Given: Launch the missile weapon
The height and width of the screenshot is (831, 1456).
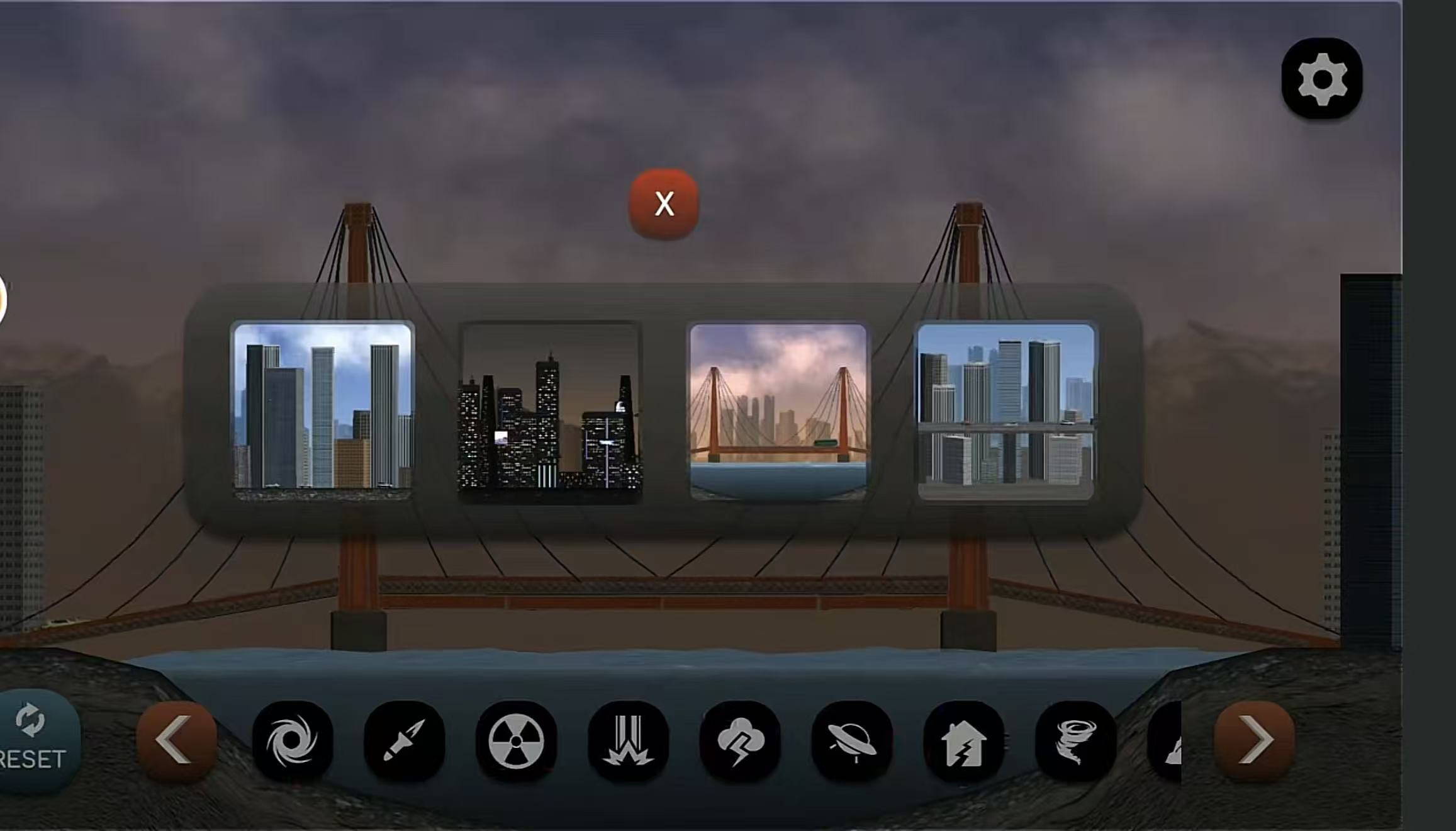Looking at the screenshot, I should coord(404,741).
